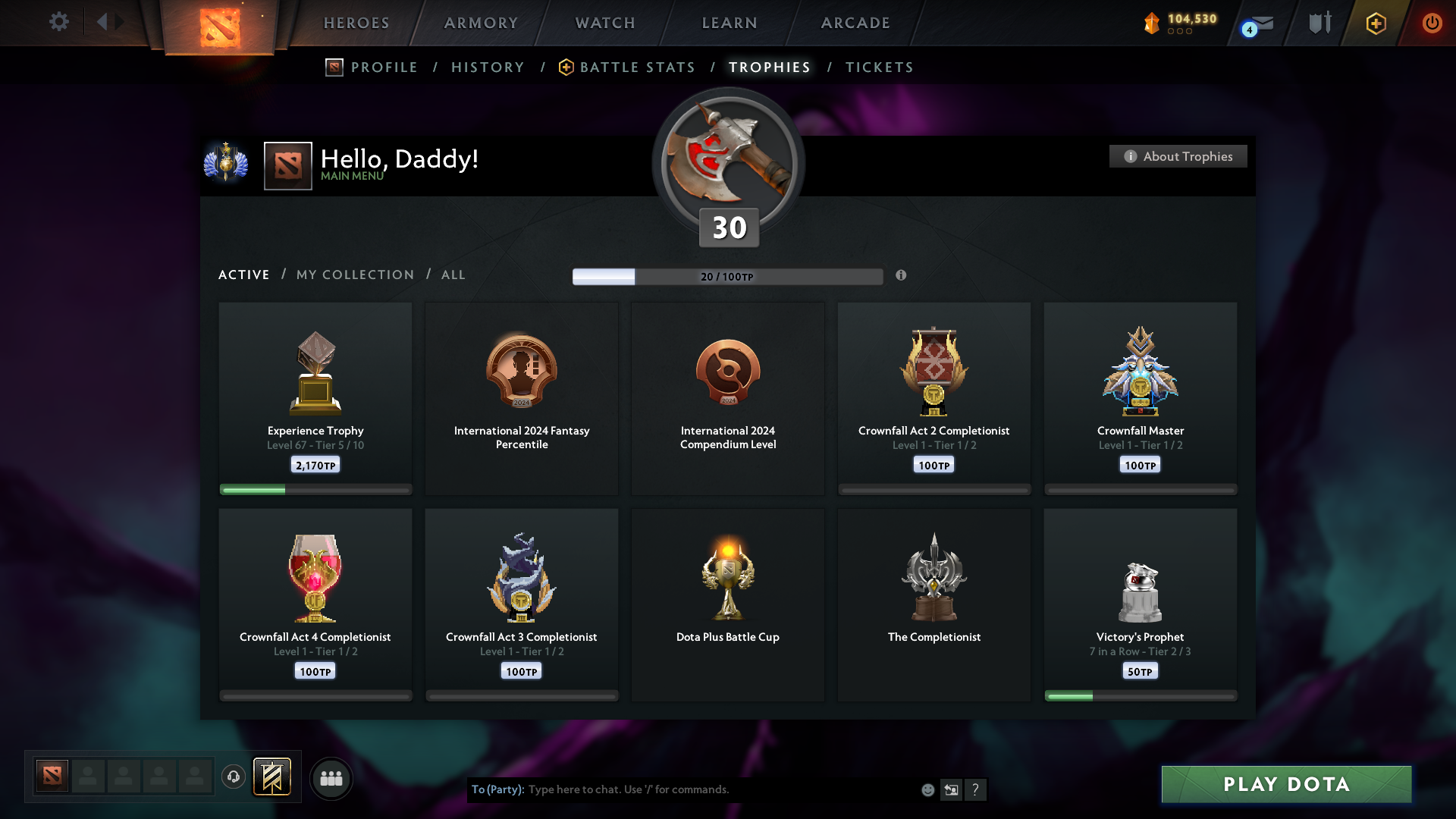Open the emoticon picker in chat bar
1456x819 pixels.
coord(927,789)
